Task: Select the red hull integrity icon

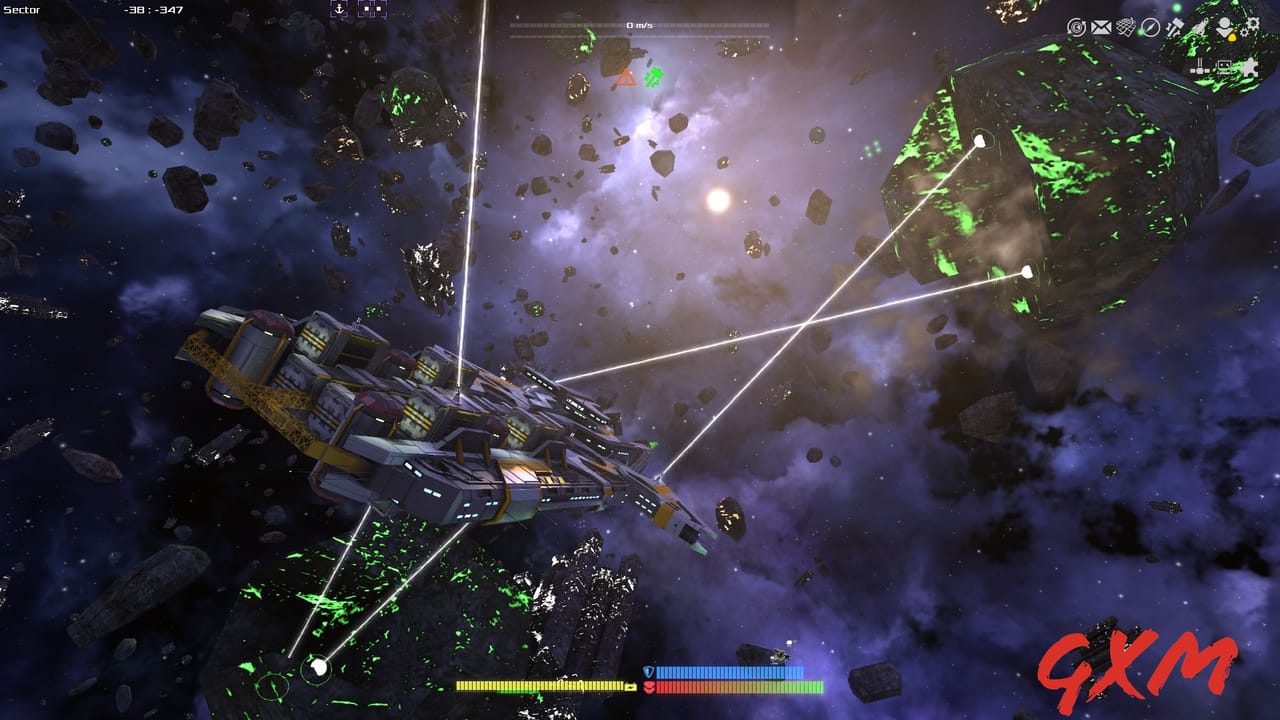Action: pos(648,688)
